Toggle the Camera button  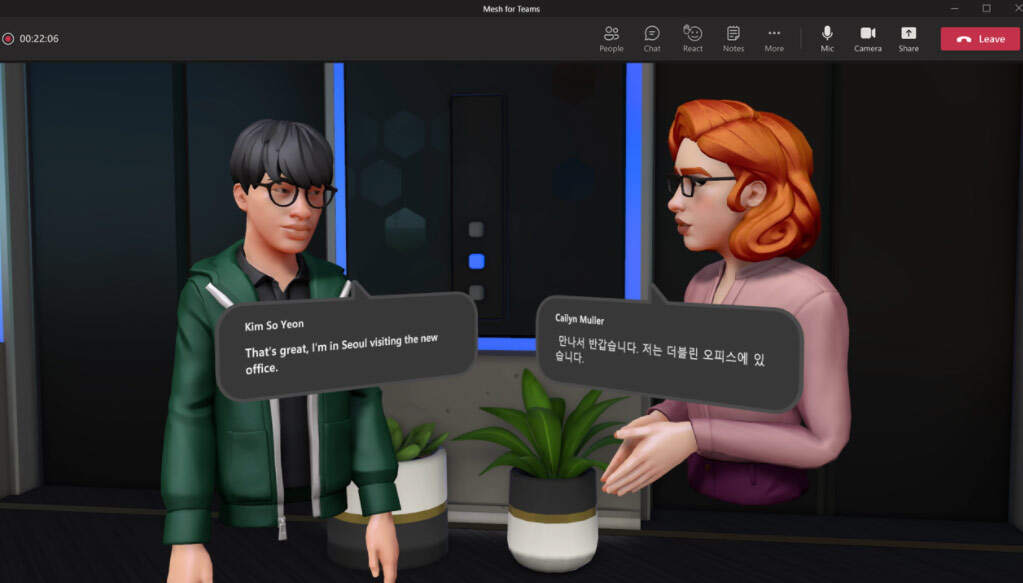click(x=867, y=38)
